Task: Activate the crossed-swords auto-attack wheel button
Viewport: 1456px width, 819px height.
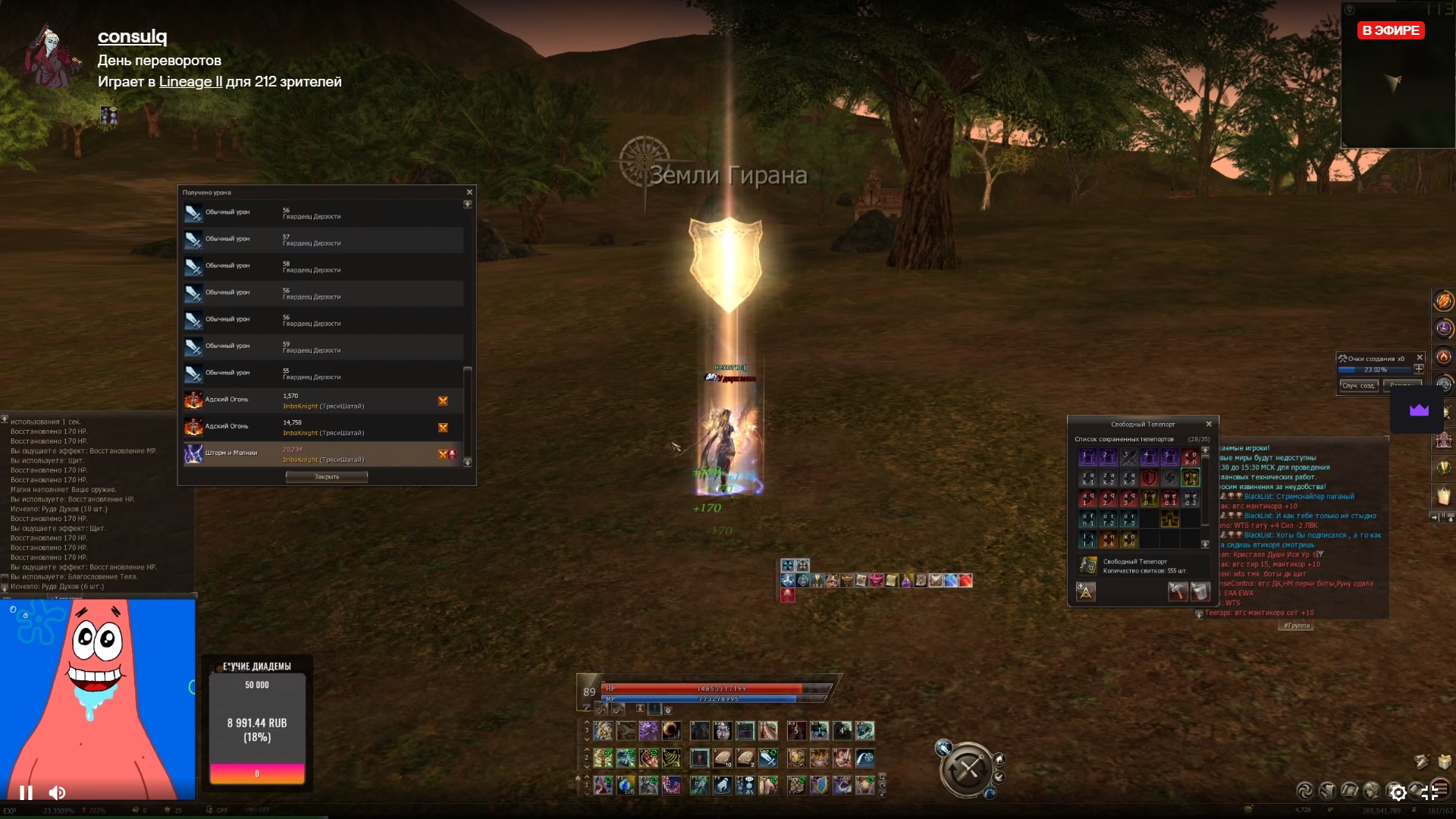Action: coord(967,770)
